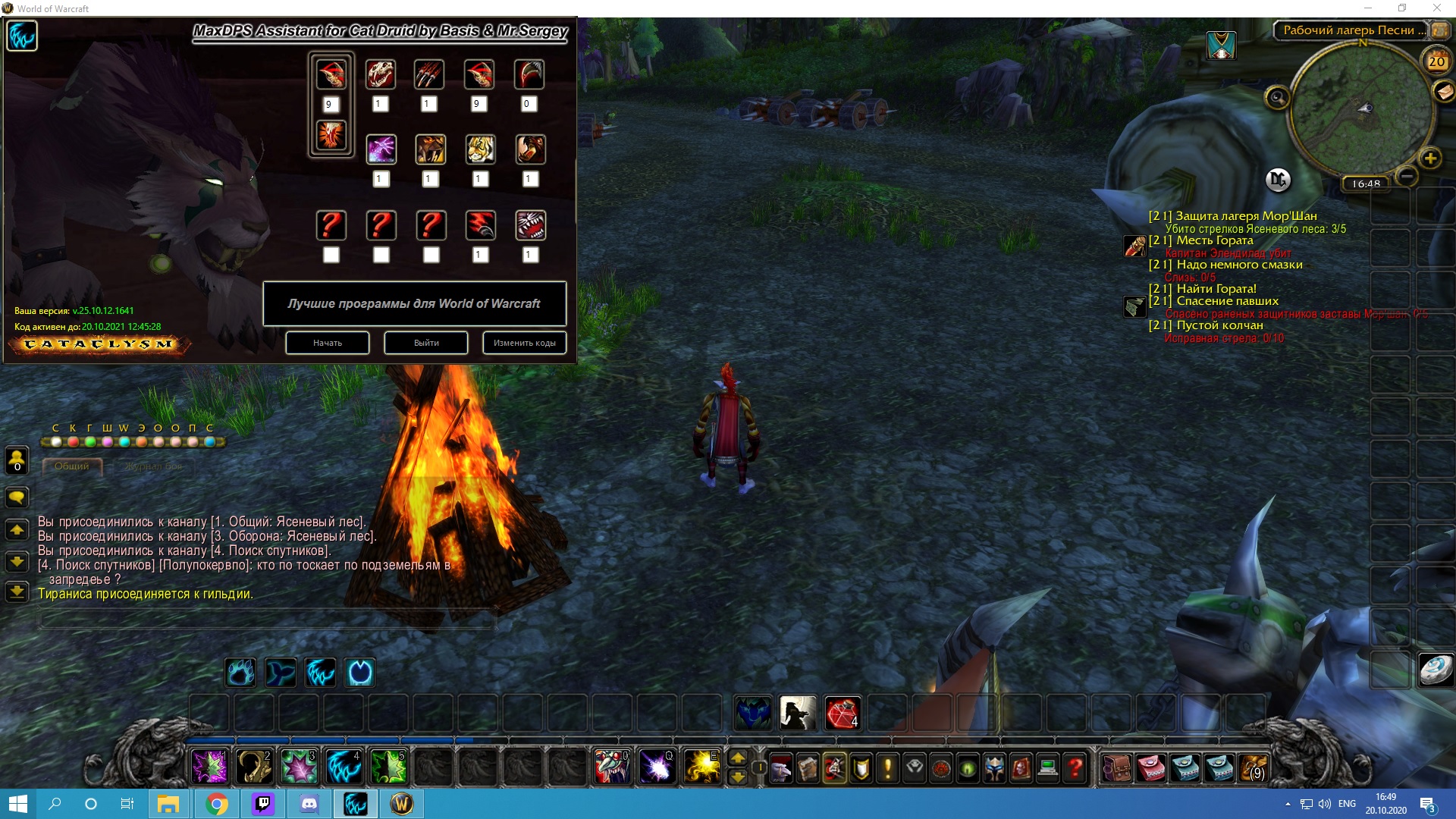Click the world map button beside zone name
Image resolution: width=1456 pixels, height=819 pixels.
pyautogui.click(x=1440, y=30)
